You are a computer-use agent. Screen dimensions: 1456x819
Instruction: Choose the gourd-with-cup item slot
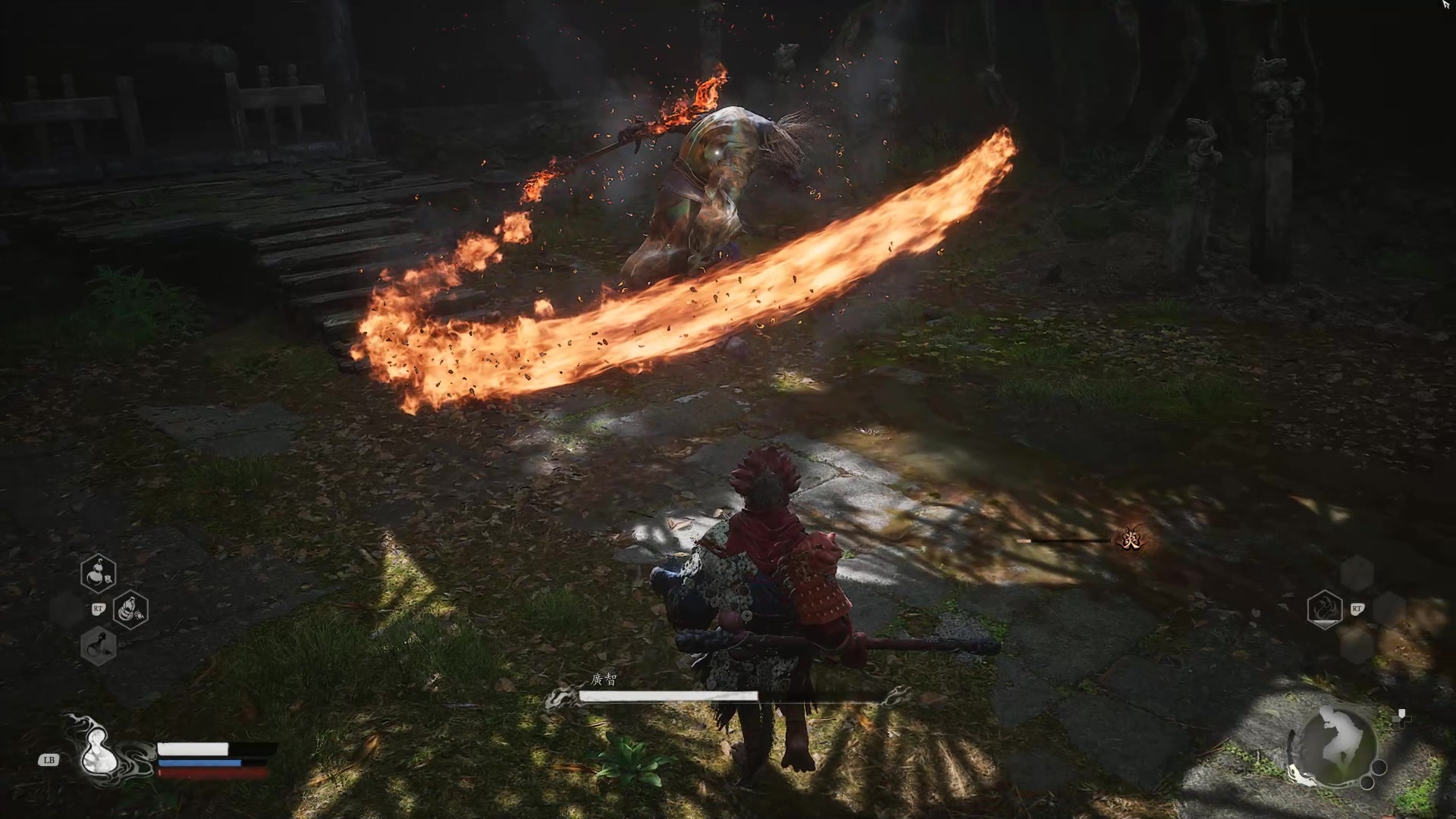coord(98,573)
